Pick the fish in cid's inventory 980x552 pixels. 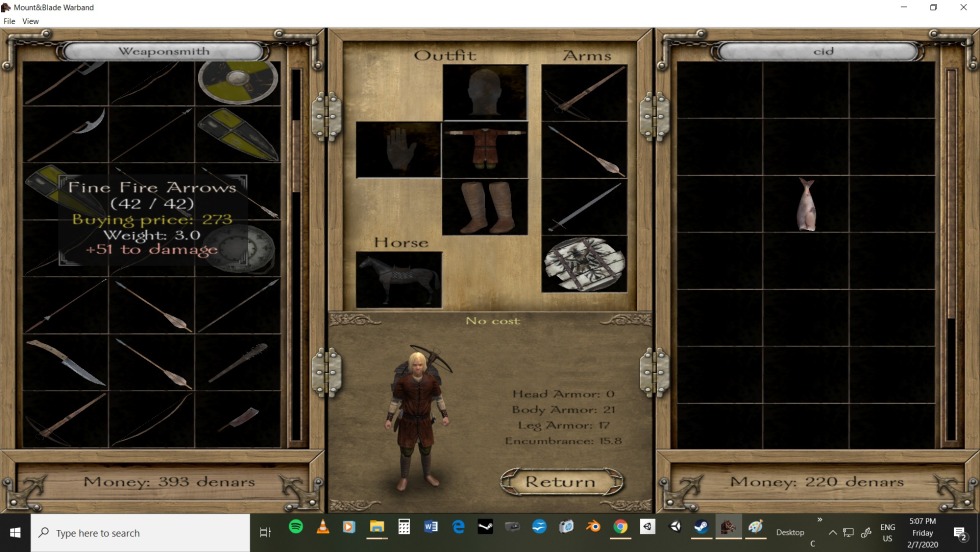(x=806, y=204)
